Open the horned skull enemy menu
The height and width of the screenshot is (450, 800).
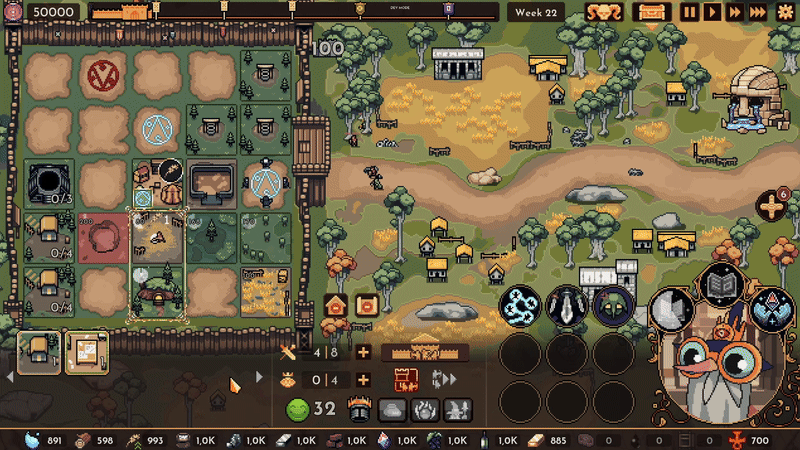point(604,12)
